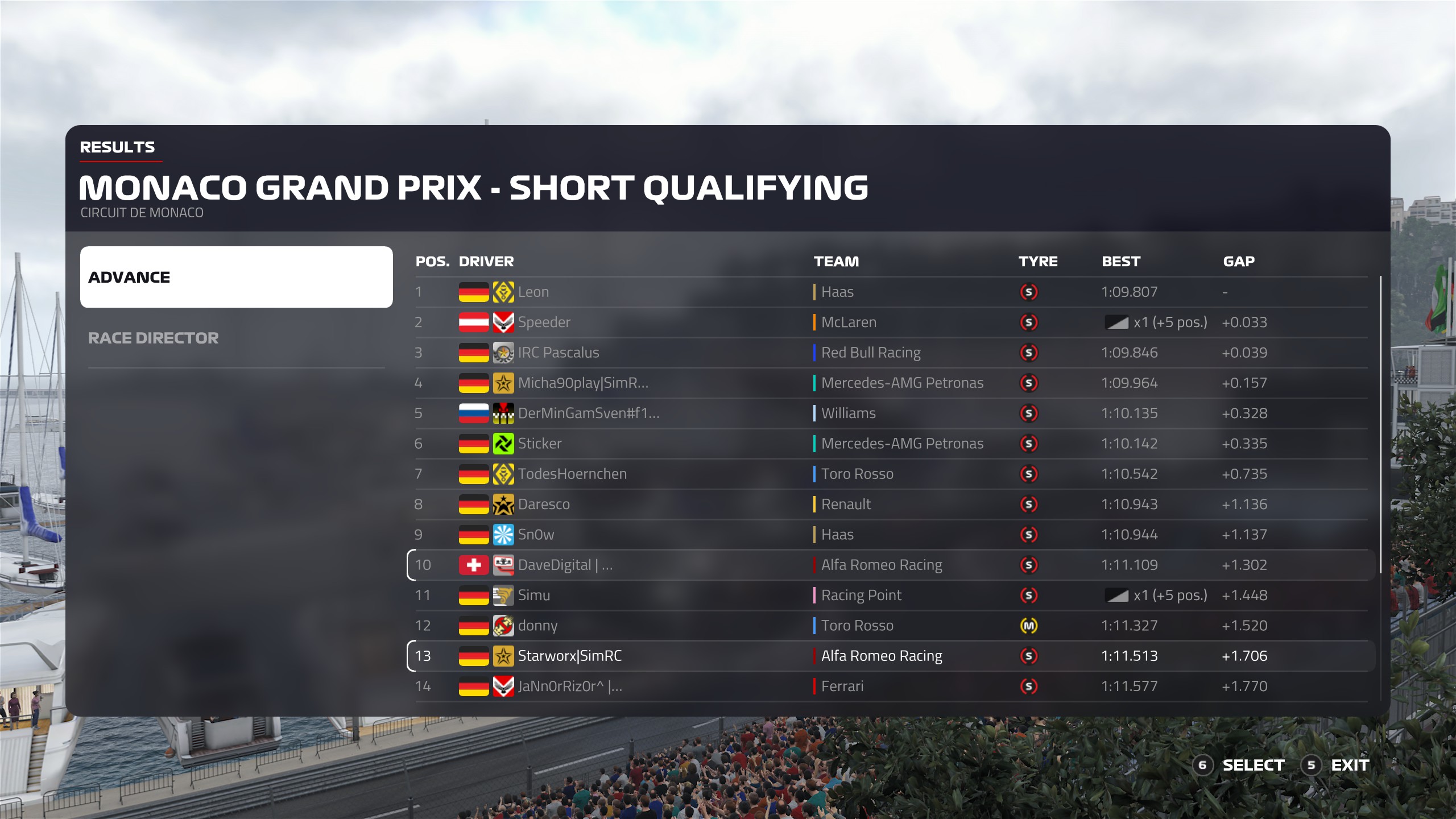Choose the JaNn0rRiz0r Ferrari row
Viewport: 1456px width, 819px height.
click(x=891, y=686)
